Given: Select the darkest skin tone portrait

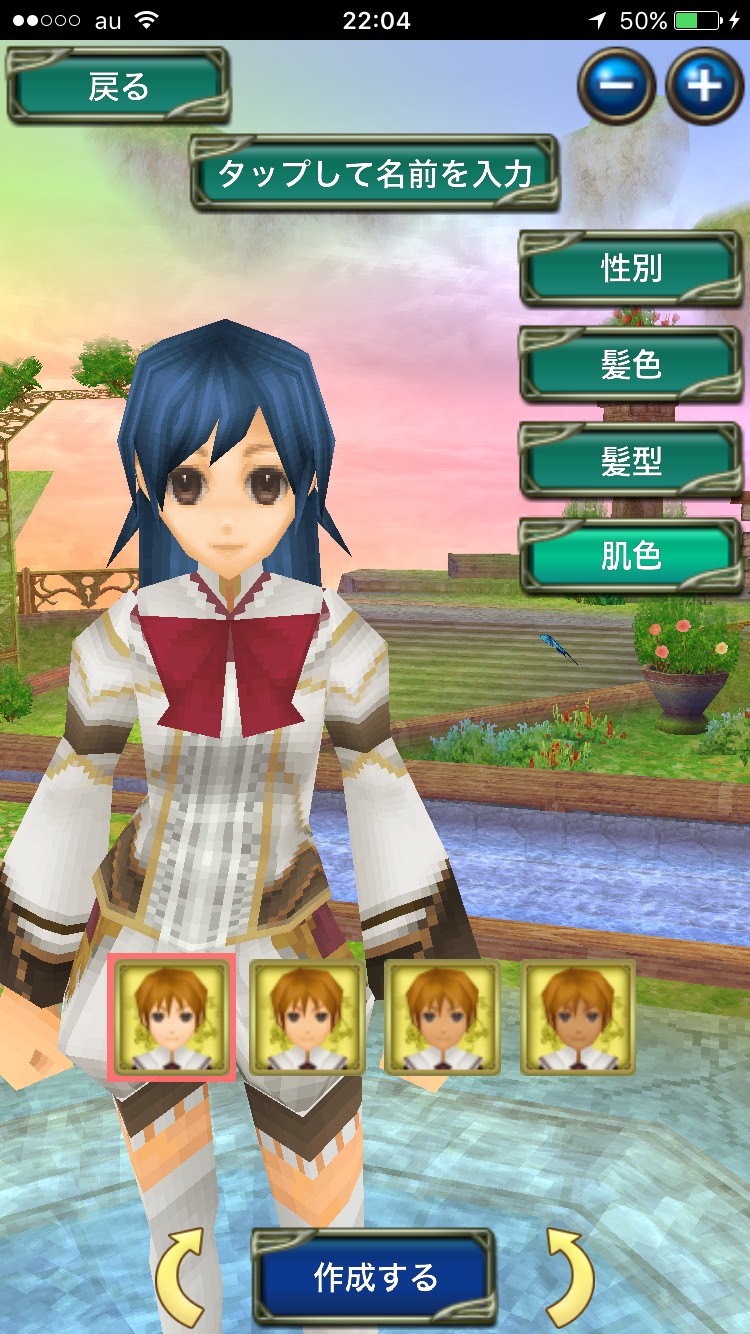Looking at the screenshot, I should pos(578,1017).
